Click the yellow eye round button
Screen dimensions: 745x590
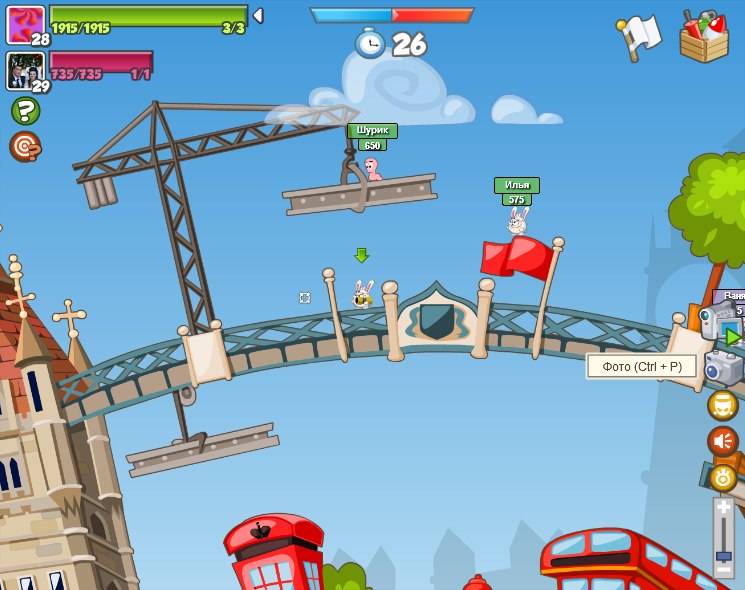(723, 477)
